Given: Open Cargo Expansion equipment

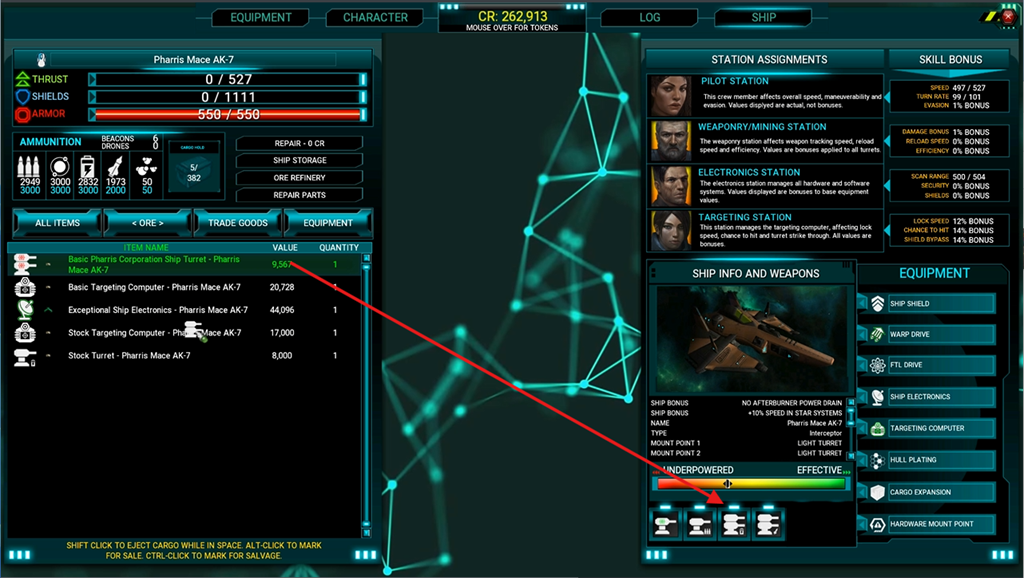Looking at the screenshot, I should [x=930, y=492].
